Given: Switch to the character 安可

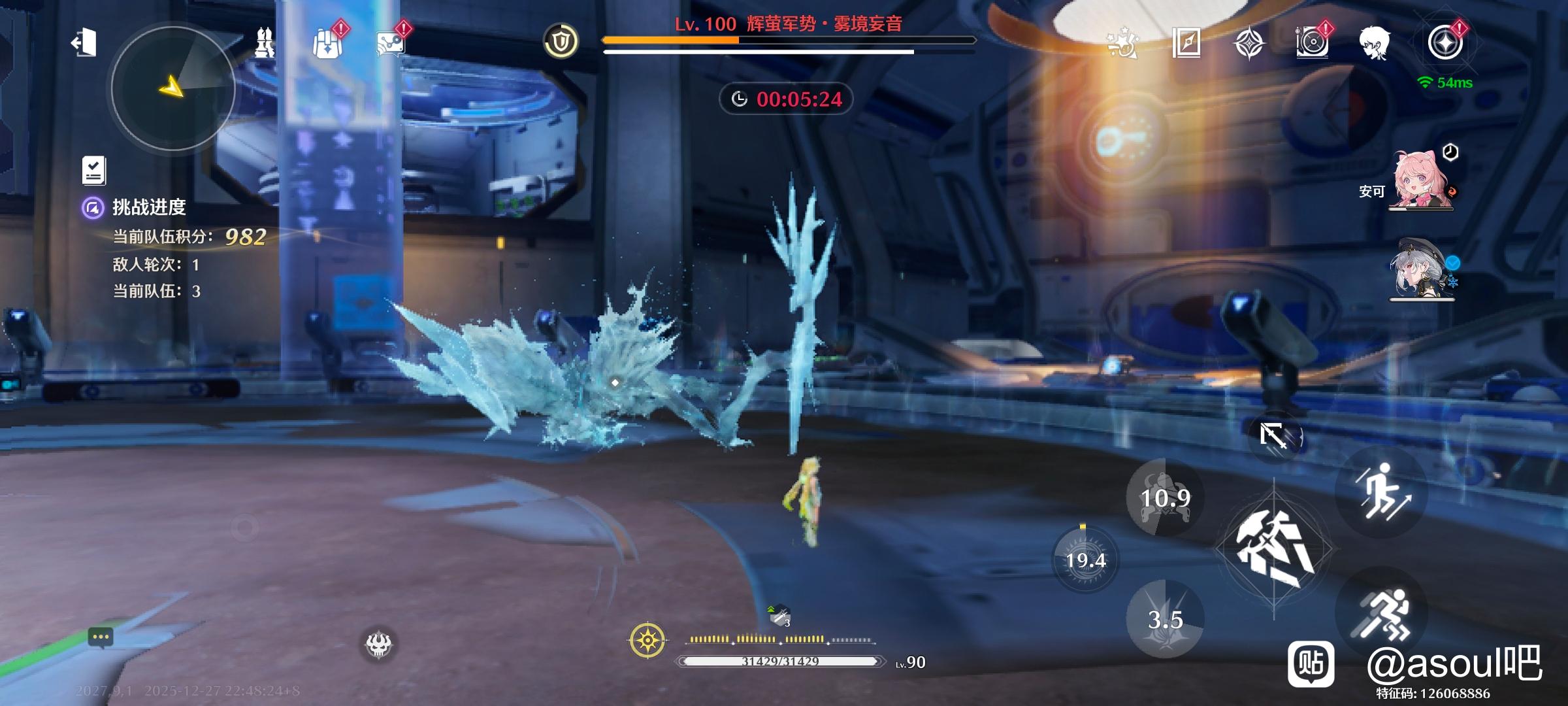Looking at the screenshot, I should [1421, 181].
